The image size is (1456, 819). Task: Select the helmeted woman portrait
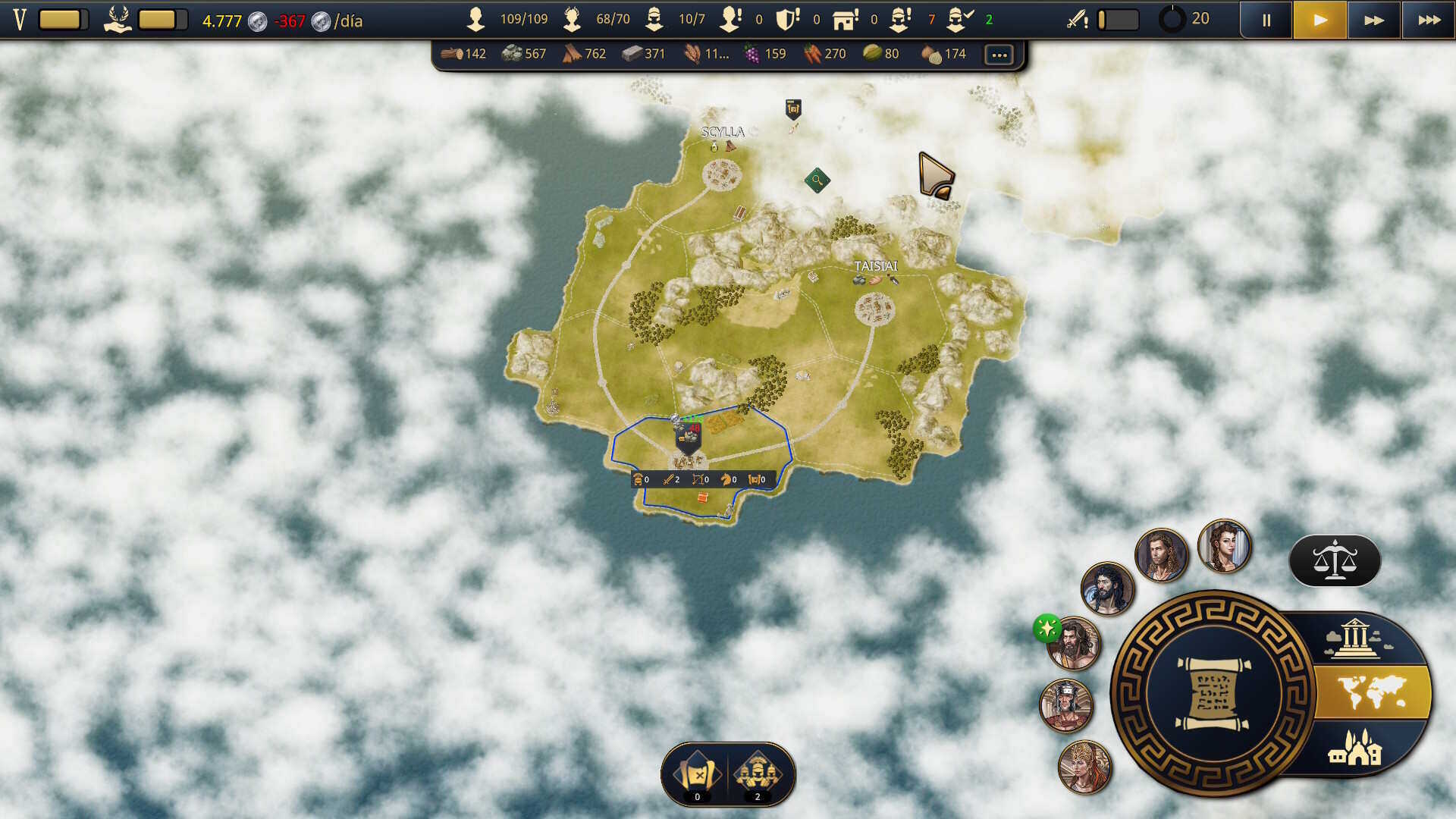click(1084, 767)
